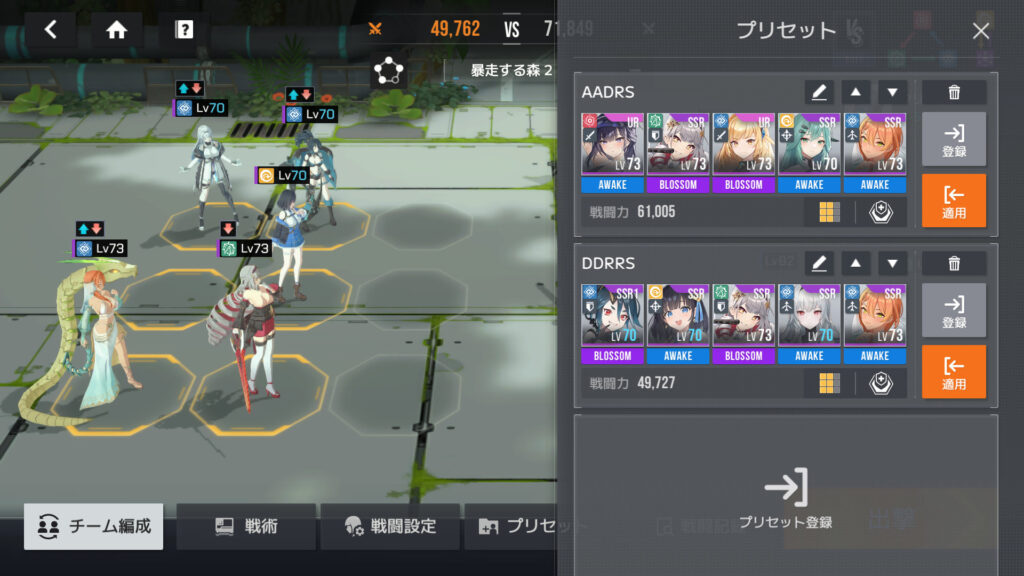Edit the AADRS preset name

(x=819, y=92)
